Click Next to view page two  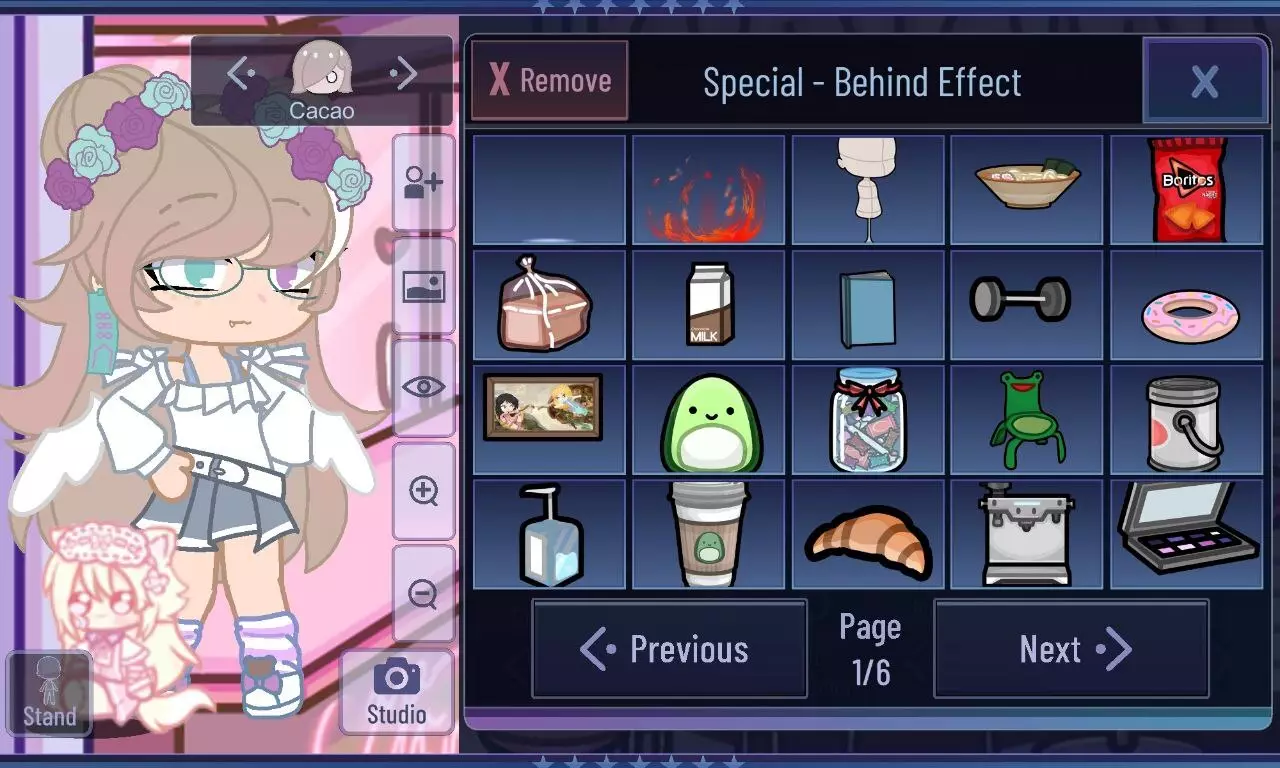coord(1071,649)
